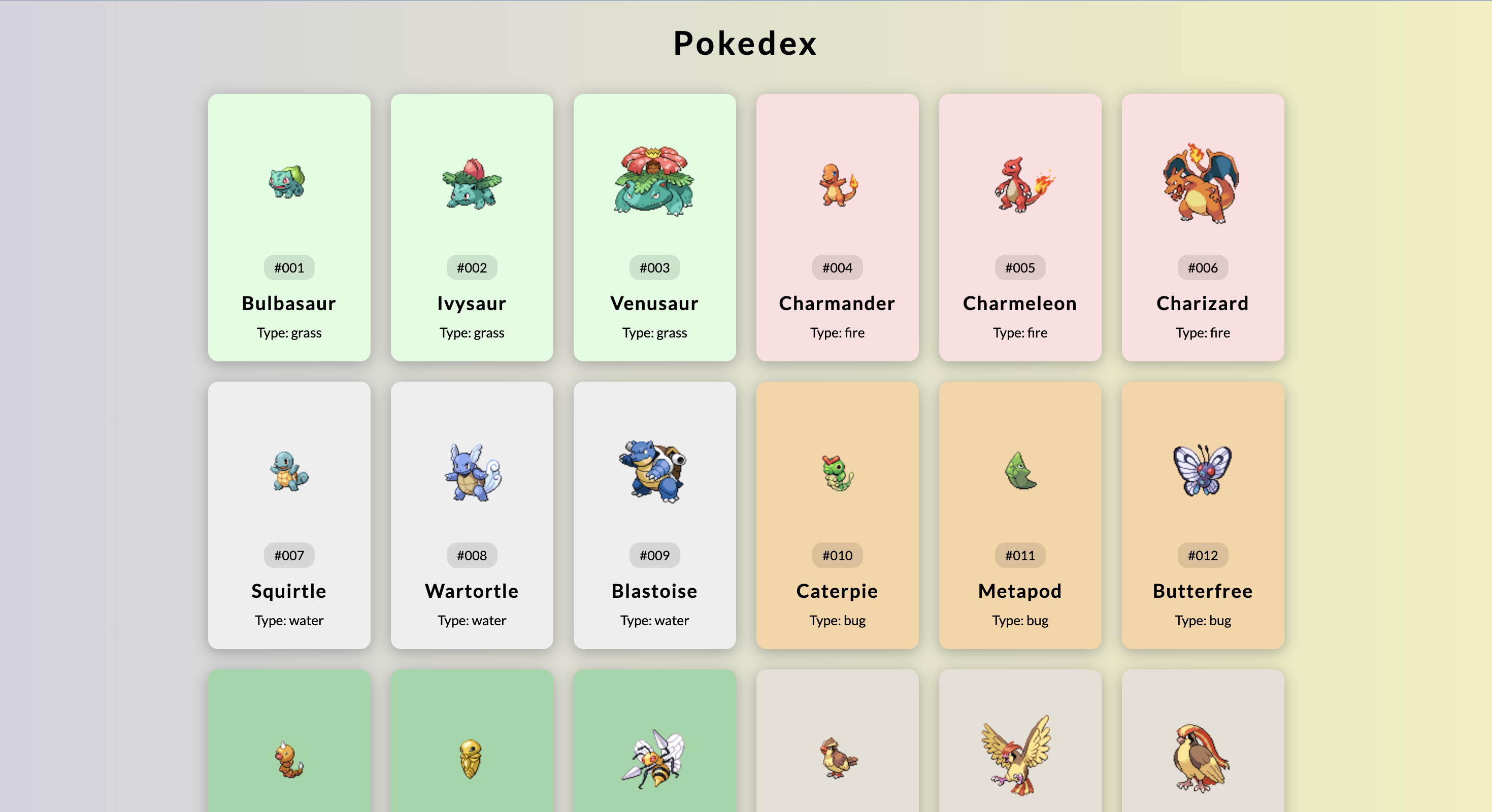The height and width of the screenshot is (812, 1492).
Task: Open the Charizard card
Action: coord(1203,227)
